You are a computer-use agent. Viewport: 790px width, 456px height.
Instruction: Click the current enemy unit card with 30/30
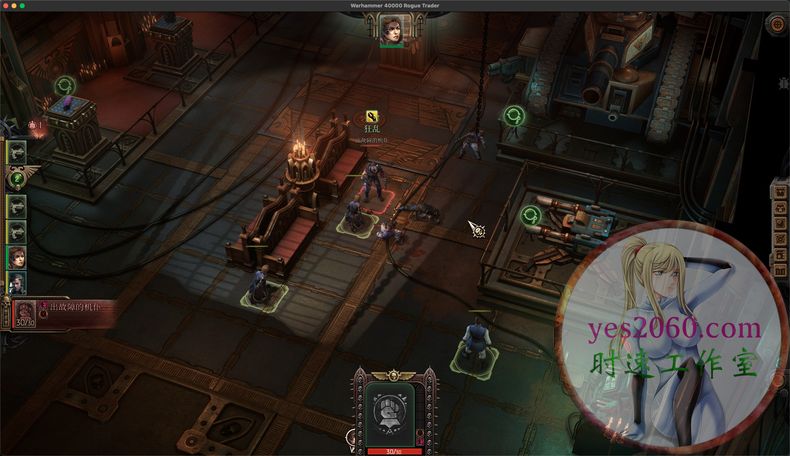click(x=25, y=312)
